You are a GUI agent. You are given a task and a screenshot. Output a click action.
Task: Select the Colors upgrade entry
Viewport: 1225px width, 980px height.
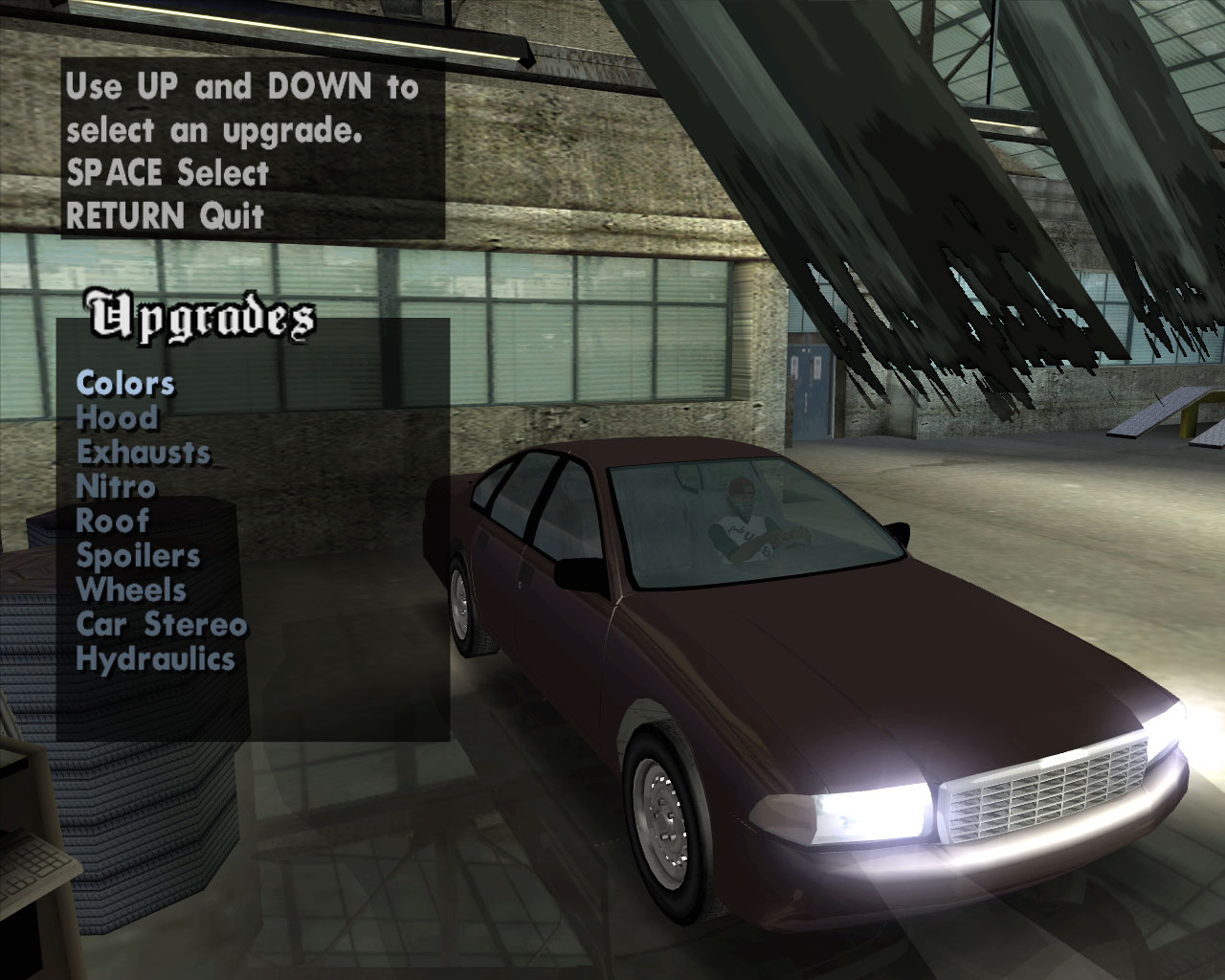click(x=125, y=383)
